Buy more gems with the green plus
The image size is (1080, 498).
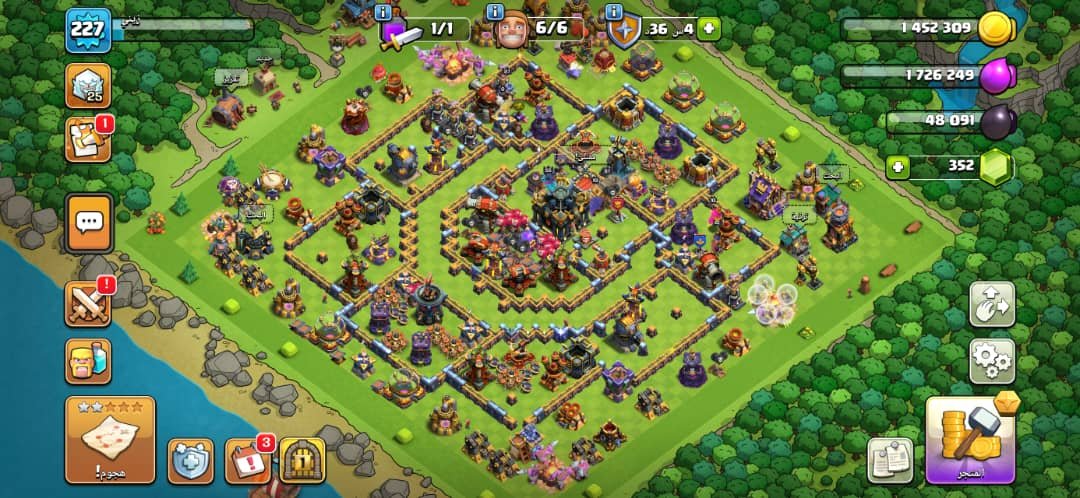pos(898,167)
